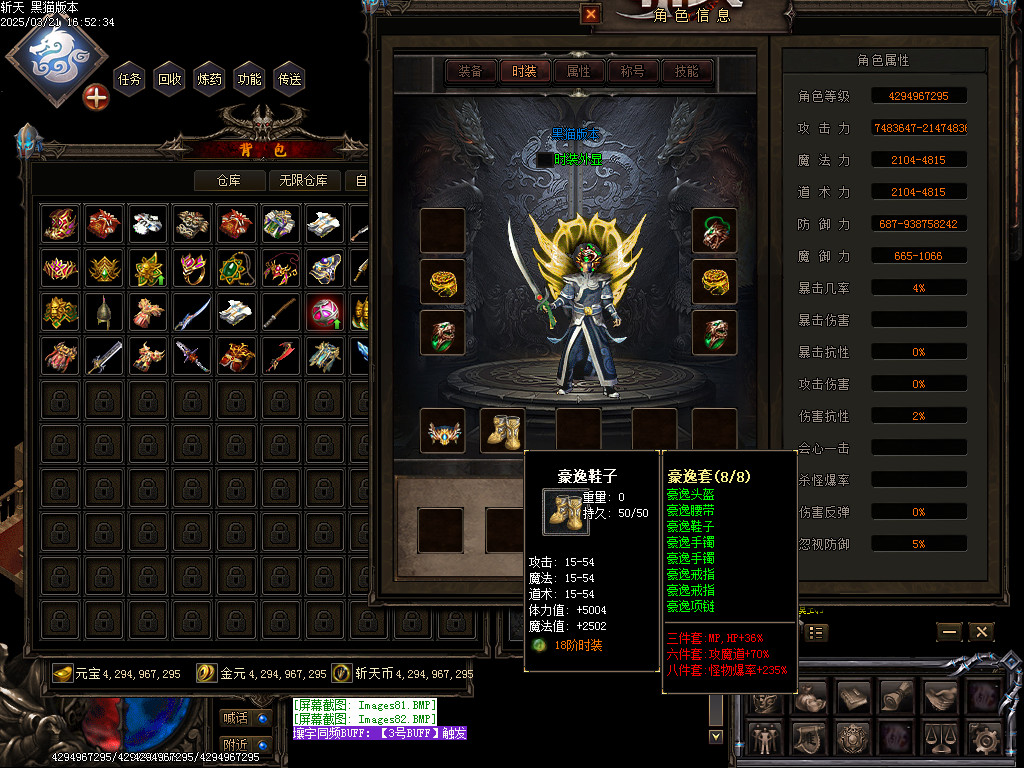The image size is (1024, 768).
Task: Open the 炼药 alchemy menu
Action: point(210,79)
